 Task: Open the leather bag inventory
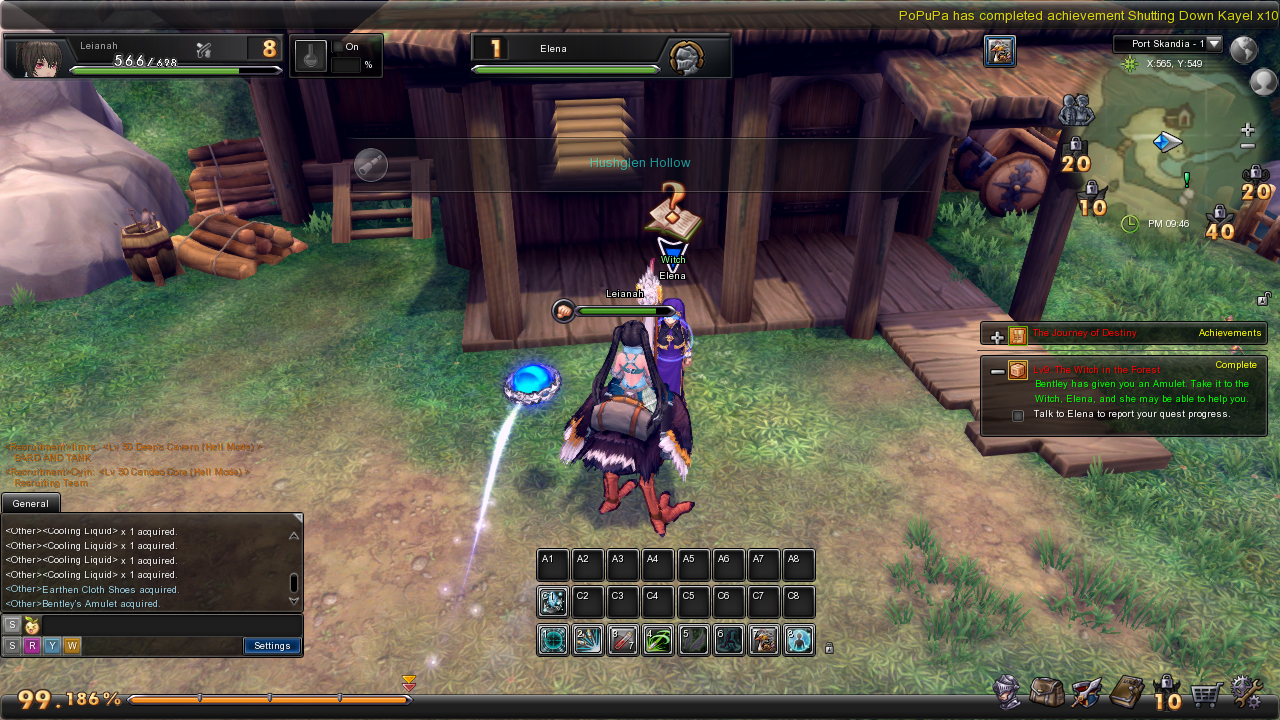click(x=1047, y=692)
